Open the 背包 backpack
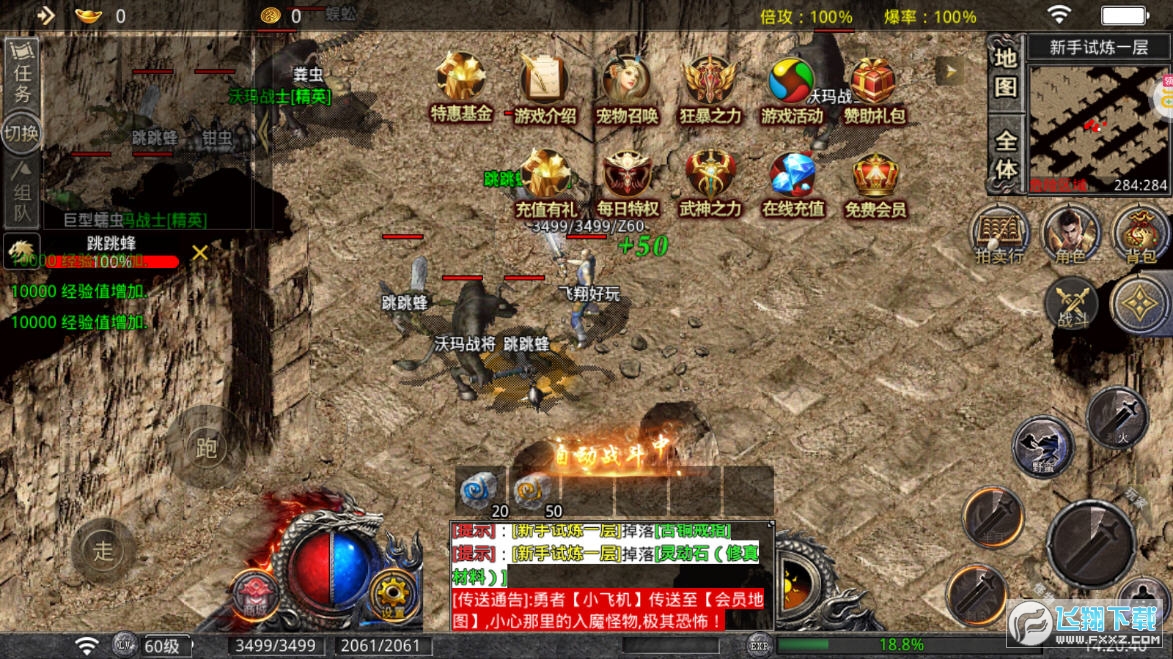Viewport: 1173px width, 659px height. point(1140,236)
